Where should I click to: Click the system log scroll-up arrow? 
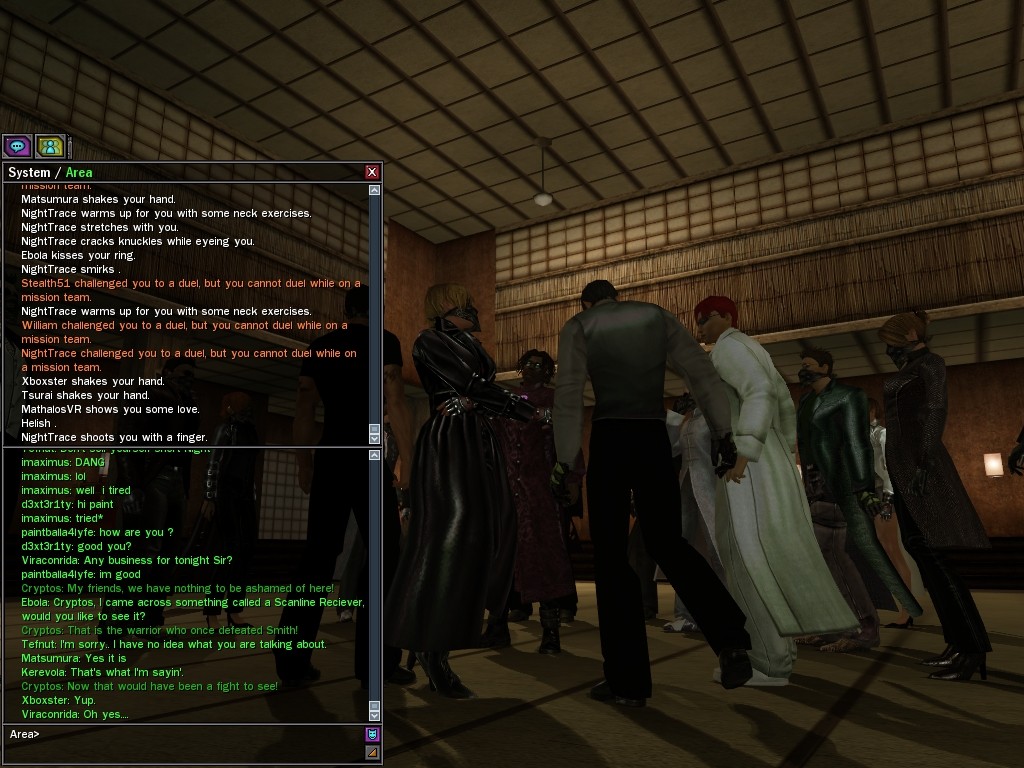click(375, 190)
